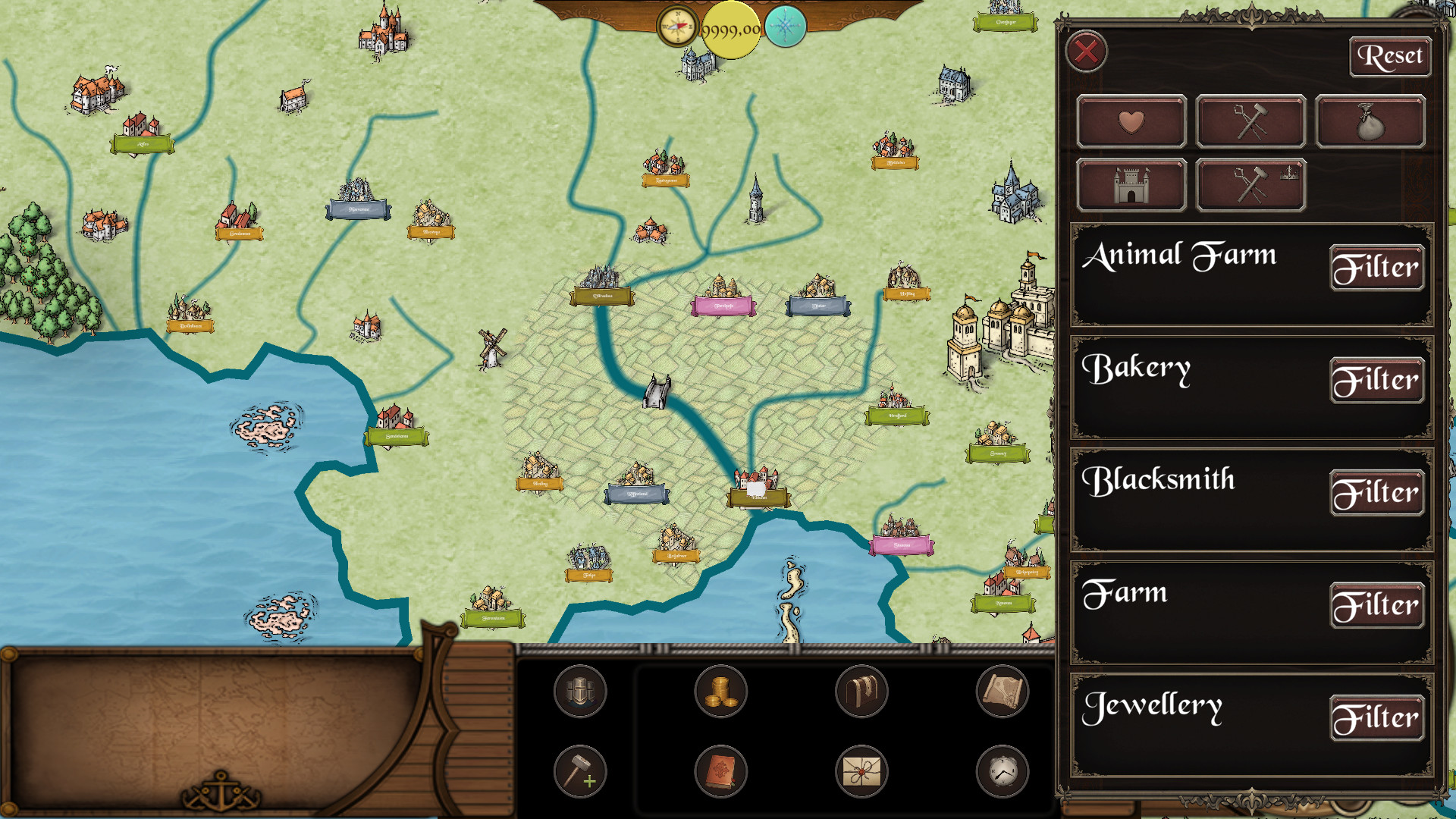Enable the tools-with-crown filter
This screenshot has width=1456, height=819.
coord(1250,183)
